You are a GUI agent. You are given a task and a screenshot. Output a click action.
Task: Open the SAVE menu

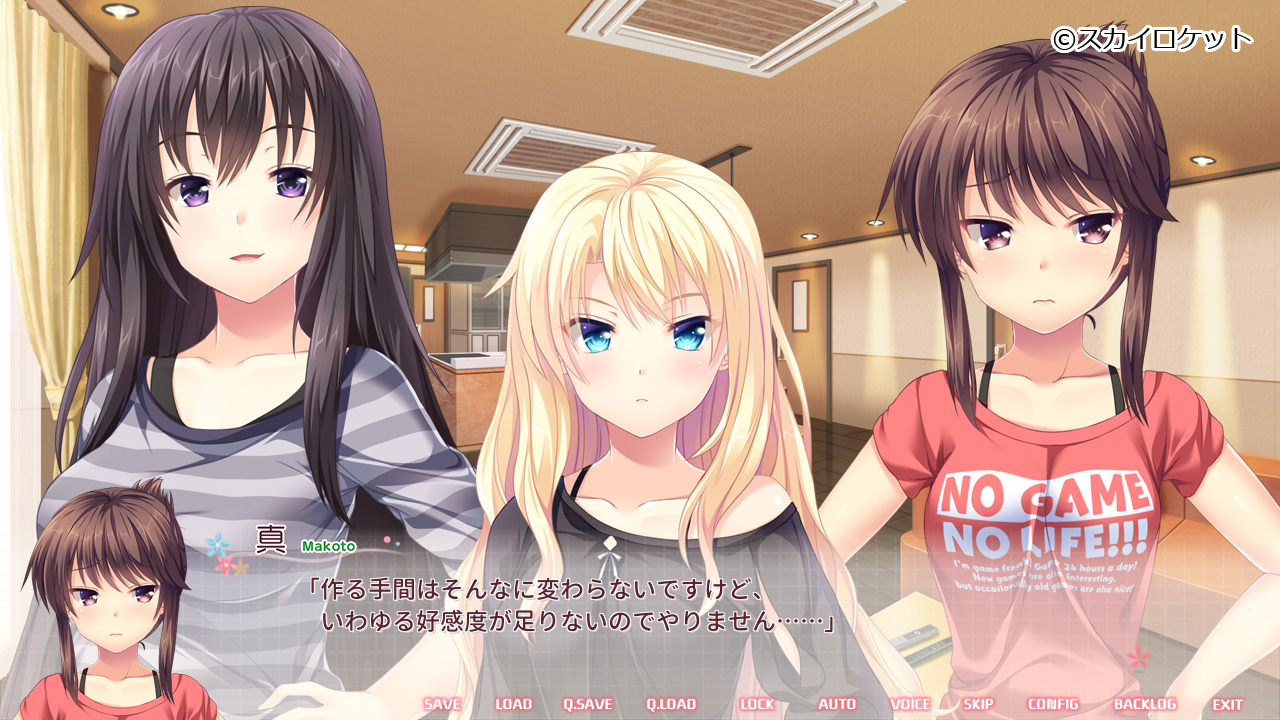coord(442,704)
